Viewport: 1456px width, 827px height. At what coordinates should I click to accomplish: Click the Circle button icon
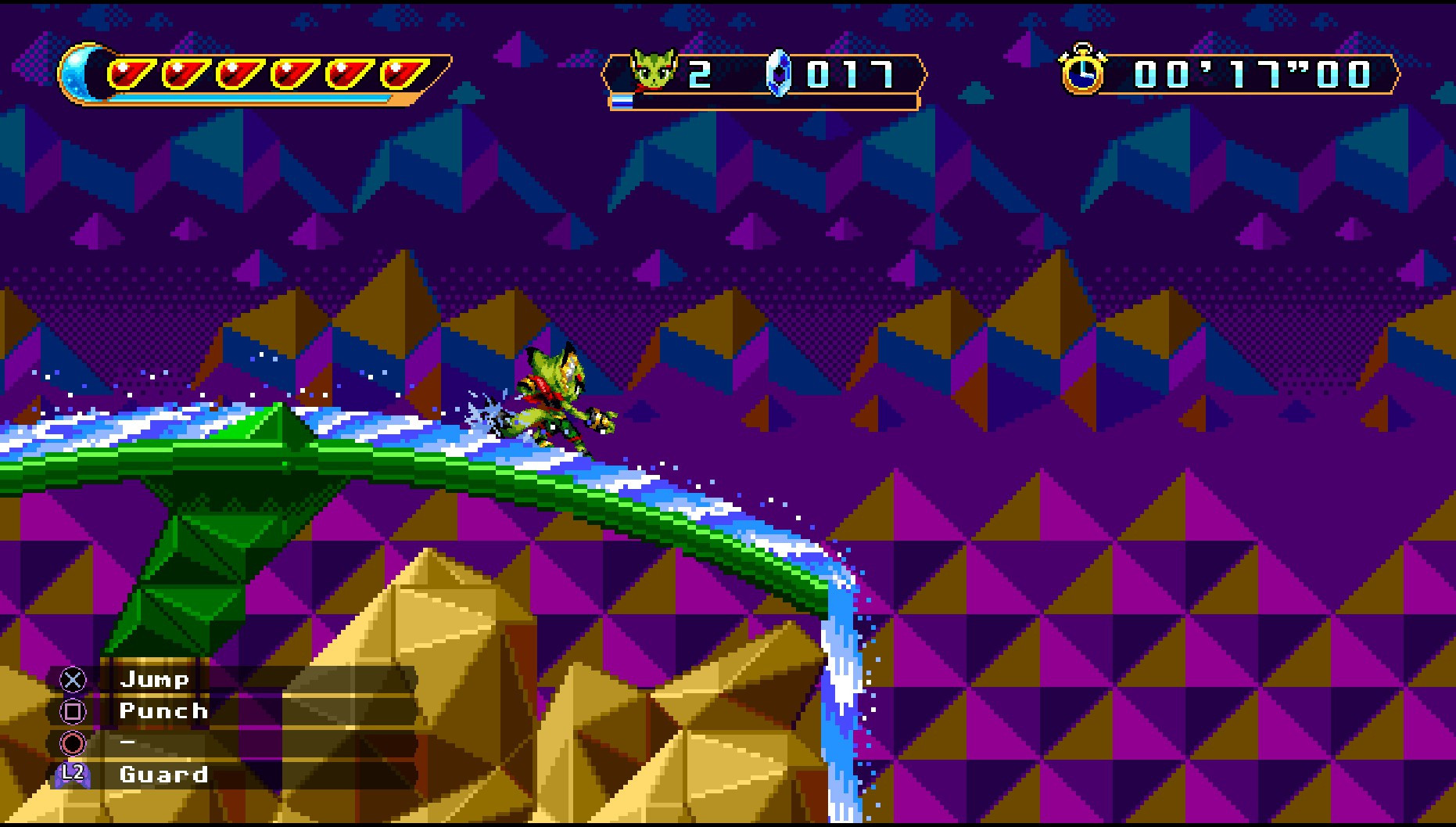point(72,744)
